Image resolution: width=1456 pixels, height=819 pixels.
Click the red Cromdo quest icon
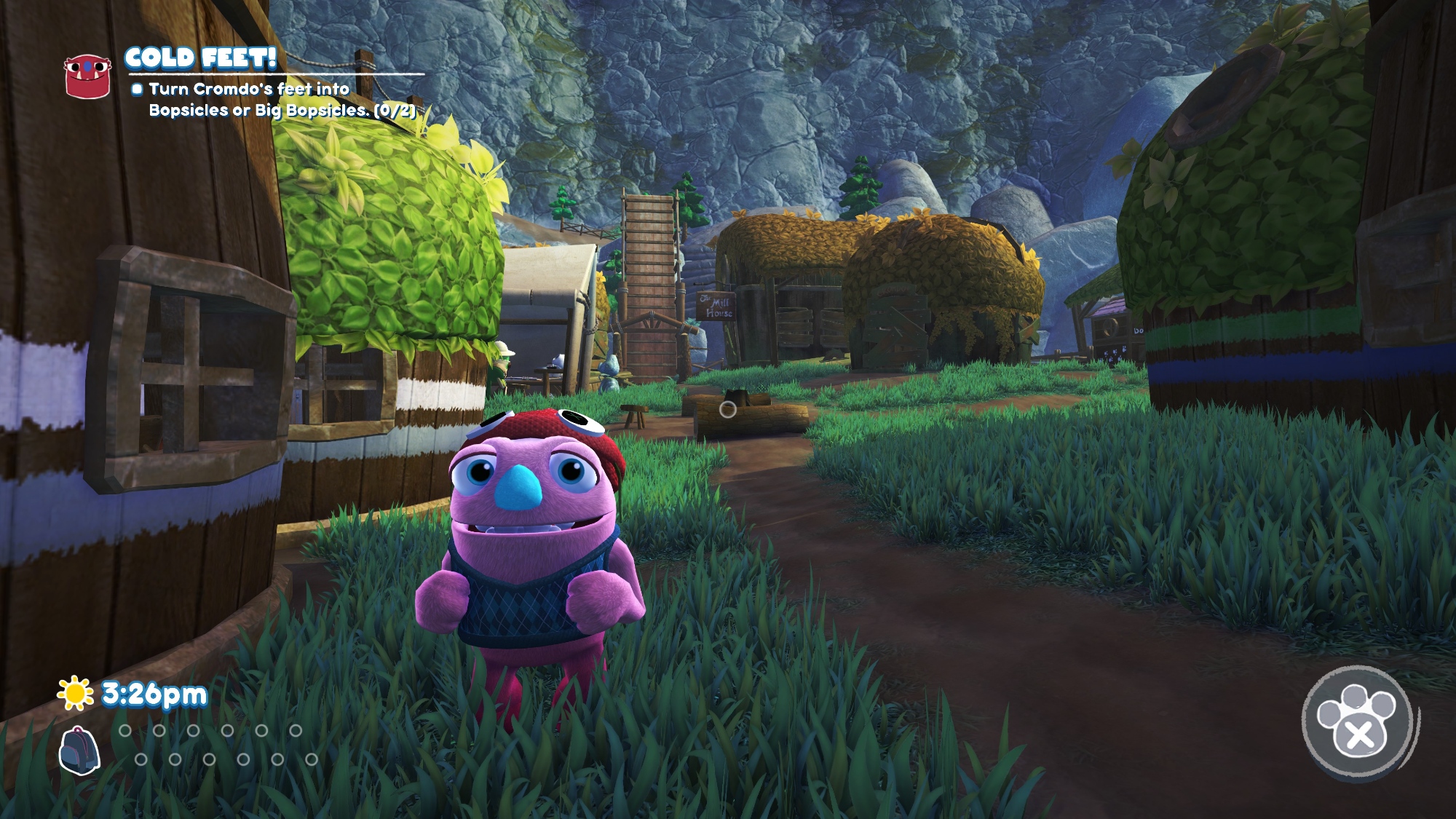point(87,75)
